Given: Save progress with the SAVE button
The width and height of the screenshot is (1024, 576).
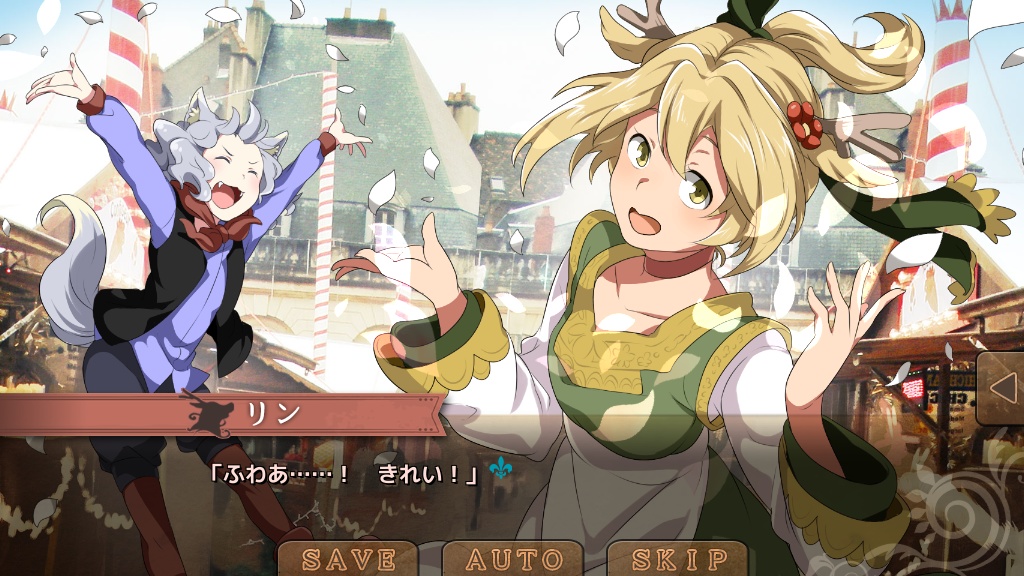Looking at the screenshot, I should (x=348, y=558).
